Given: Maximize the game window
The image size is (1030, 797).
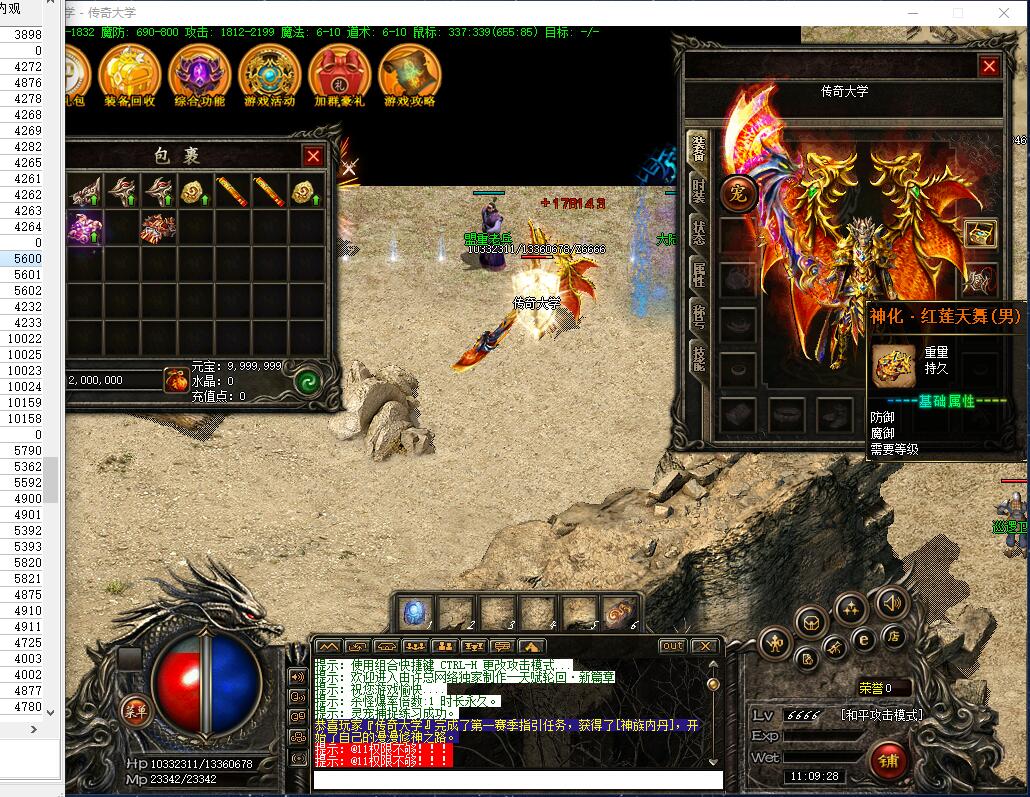Looking at the screenshot, I should pos(958,13).
